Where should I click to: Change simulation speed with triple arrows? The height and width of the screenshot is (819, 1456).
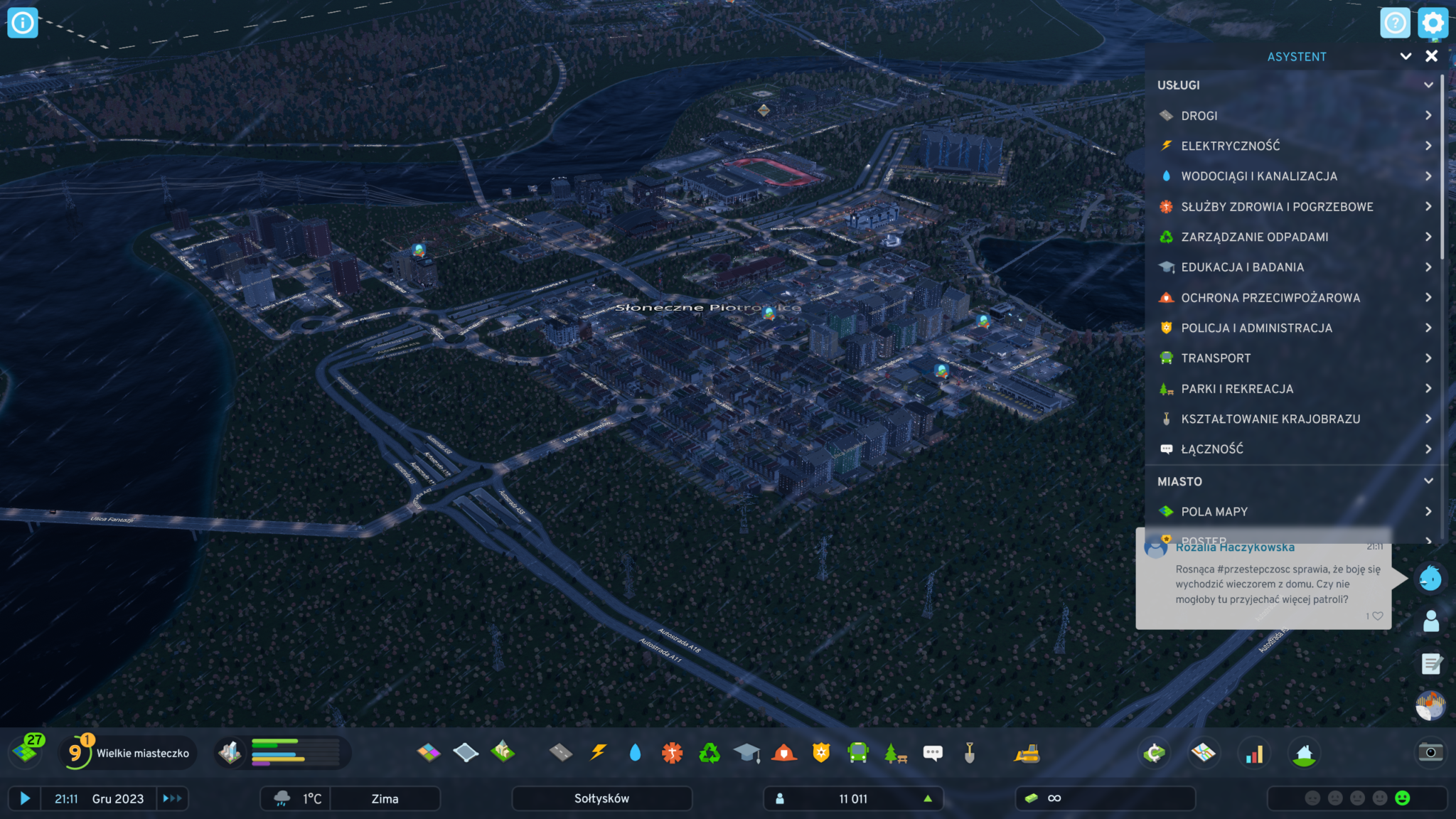point(172,798)
